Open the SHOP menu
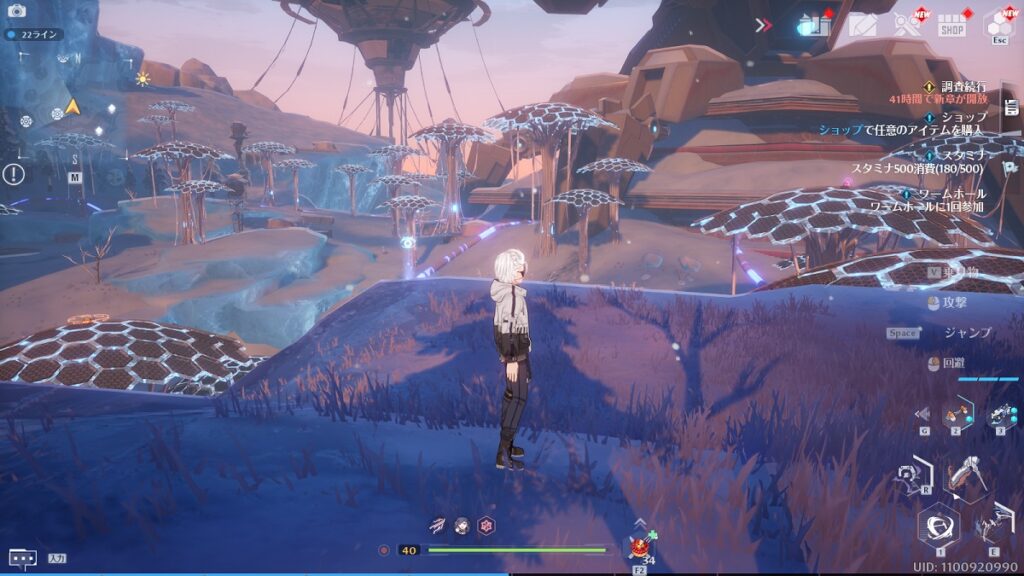 952,26
